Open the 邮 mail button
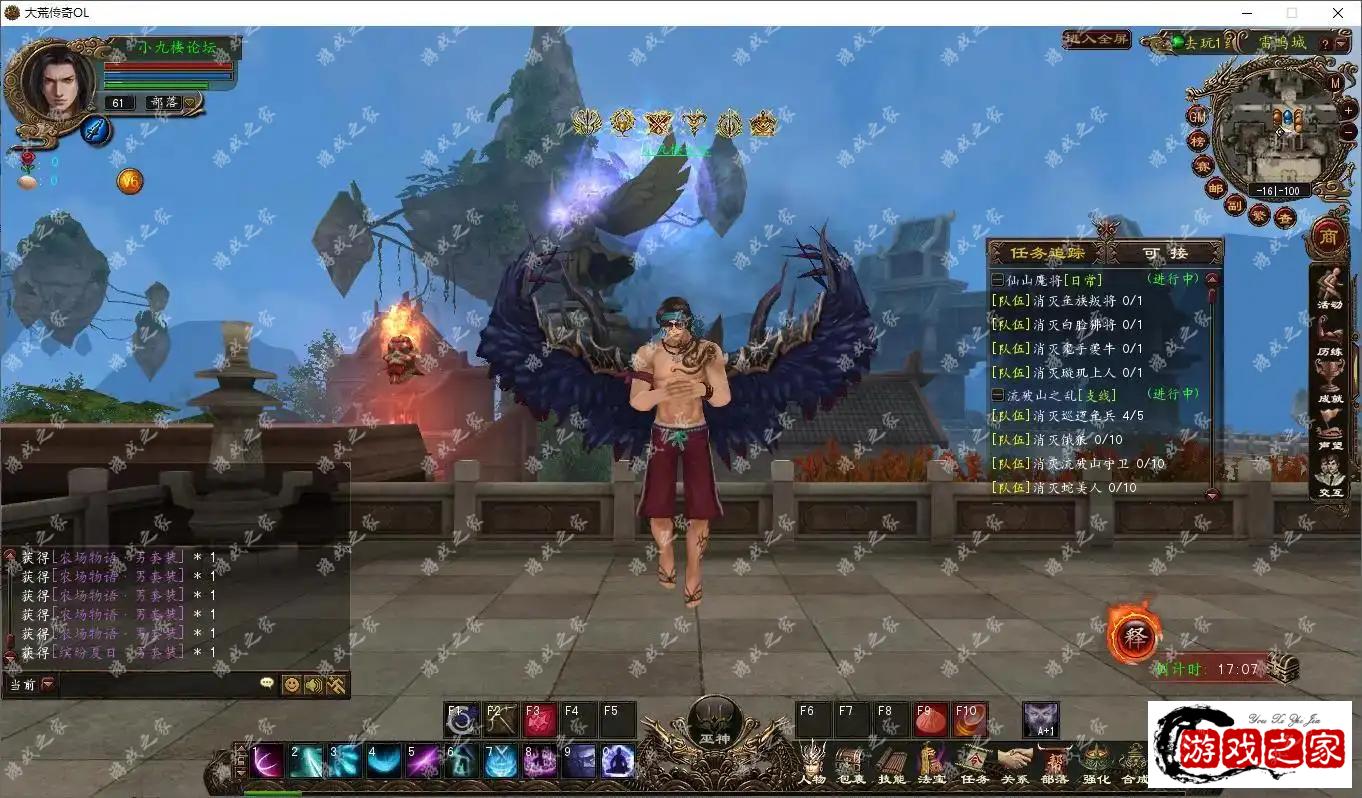 (1215, 188)
